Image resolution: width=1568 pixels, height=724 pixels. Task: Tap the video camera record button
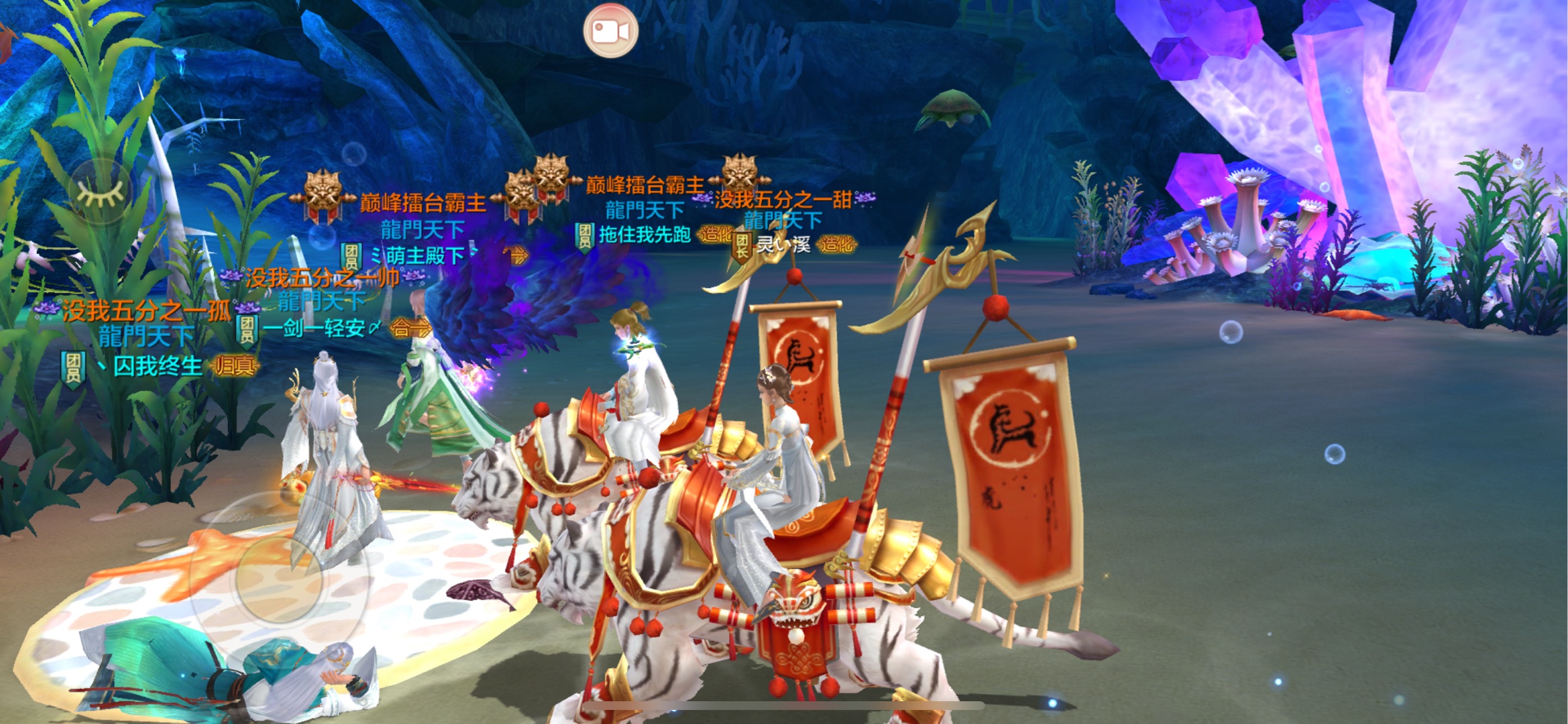(x=610, y=31)
